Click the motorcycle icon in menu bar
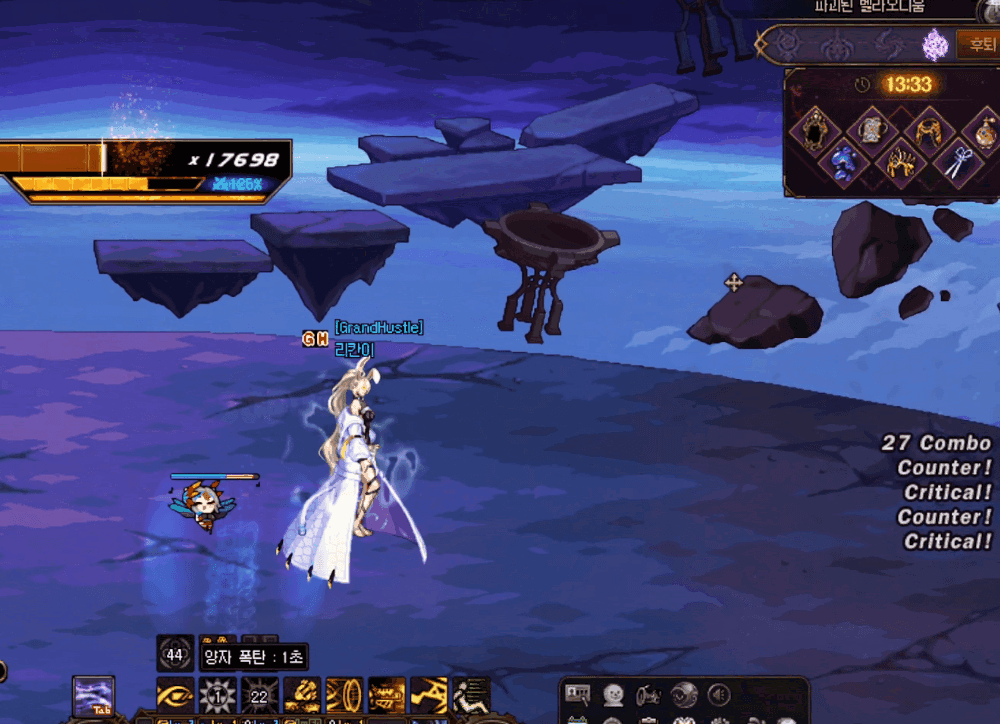1000x724 pixels. (648, 694)
